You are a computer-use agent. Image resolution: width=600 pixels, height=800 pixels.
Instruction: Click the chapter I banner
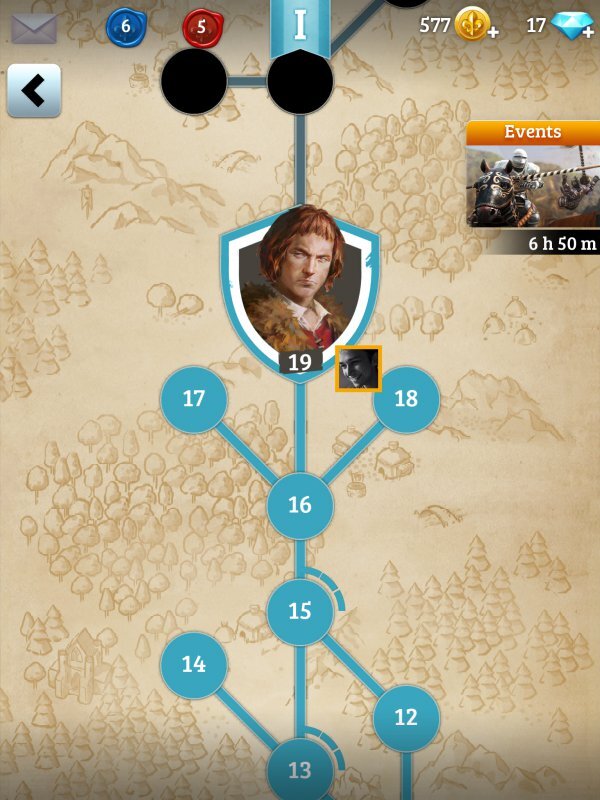pos(300,25)
